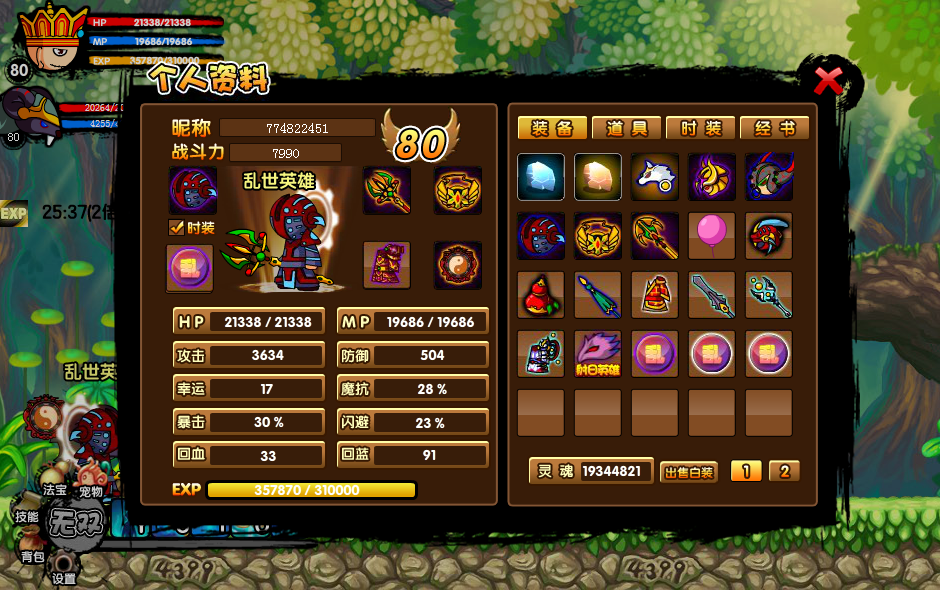Open the 技能 skills menu

[26, 516]
